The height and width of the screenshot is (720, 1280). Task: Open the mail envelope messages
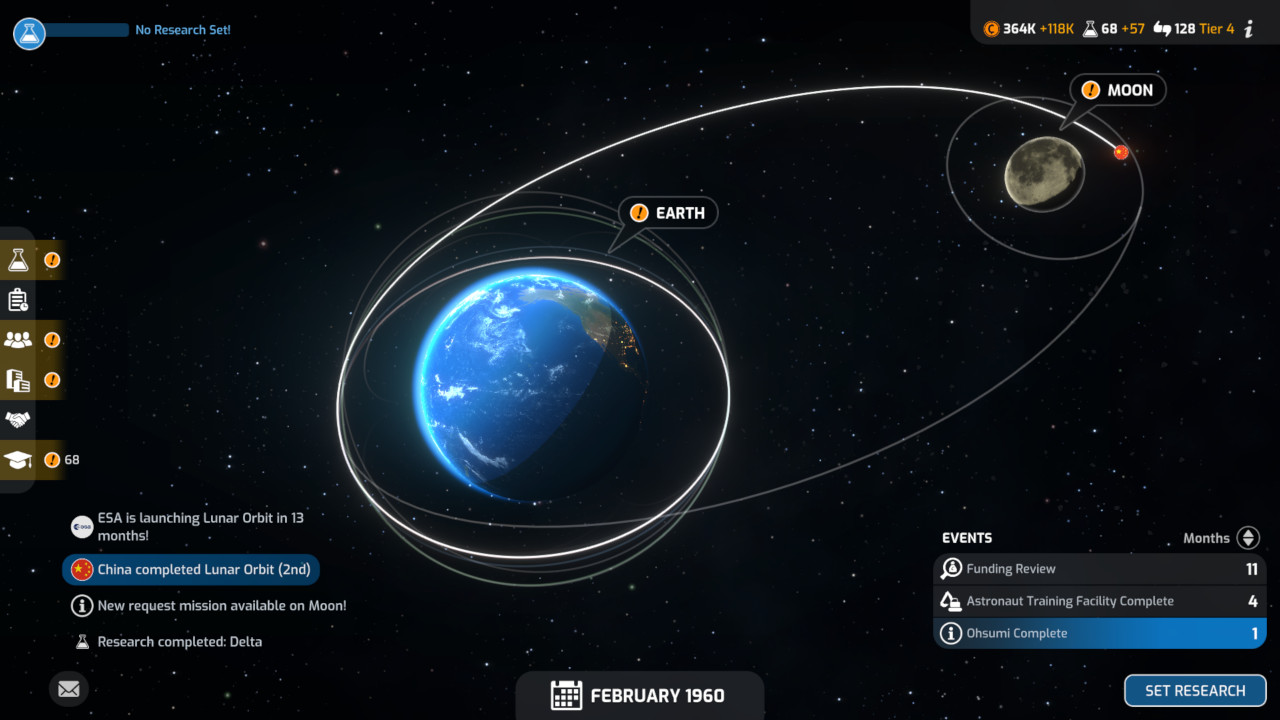click(68, 689)
